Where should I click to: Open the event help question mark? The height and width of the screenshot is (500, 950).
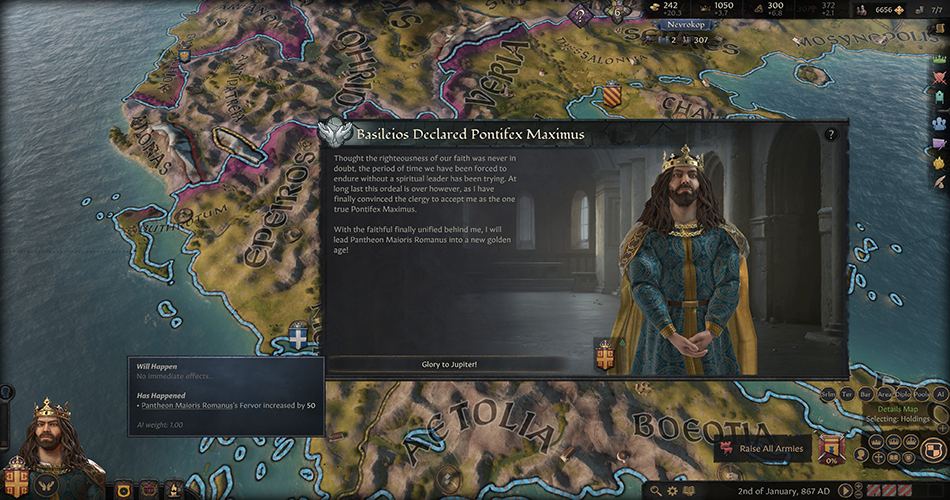[x=831, y=135]
